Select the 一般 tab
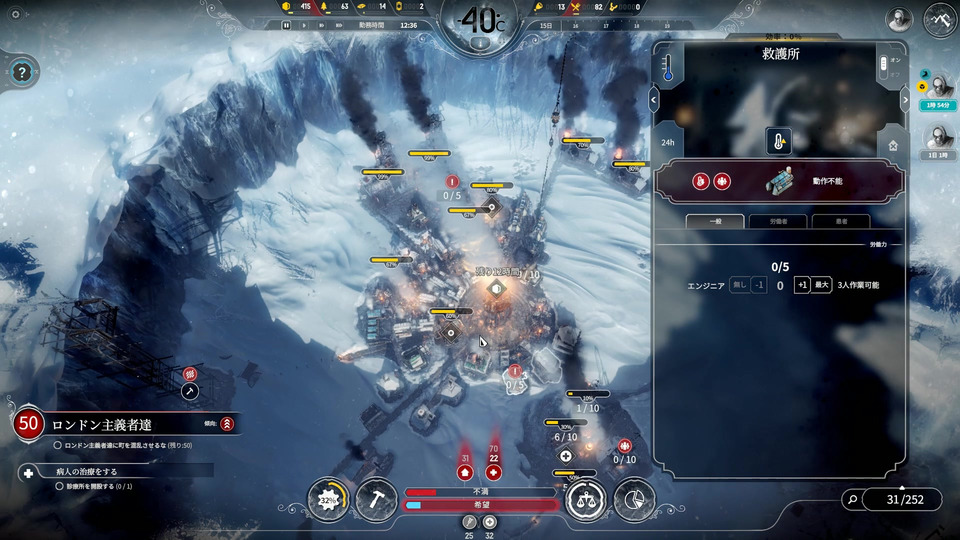Viewport: 960px width, 540px height. click(x=715, y=221)
